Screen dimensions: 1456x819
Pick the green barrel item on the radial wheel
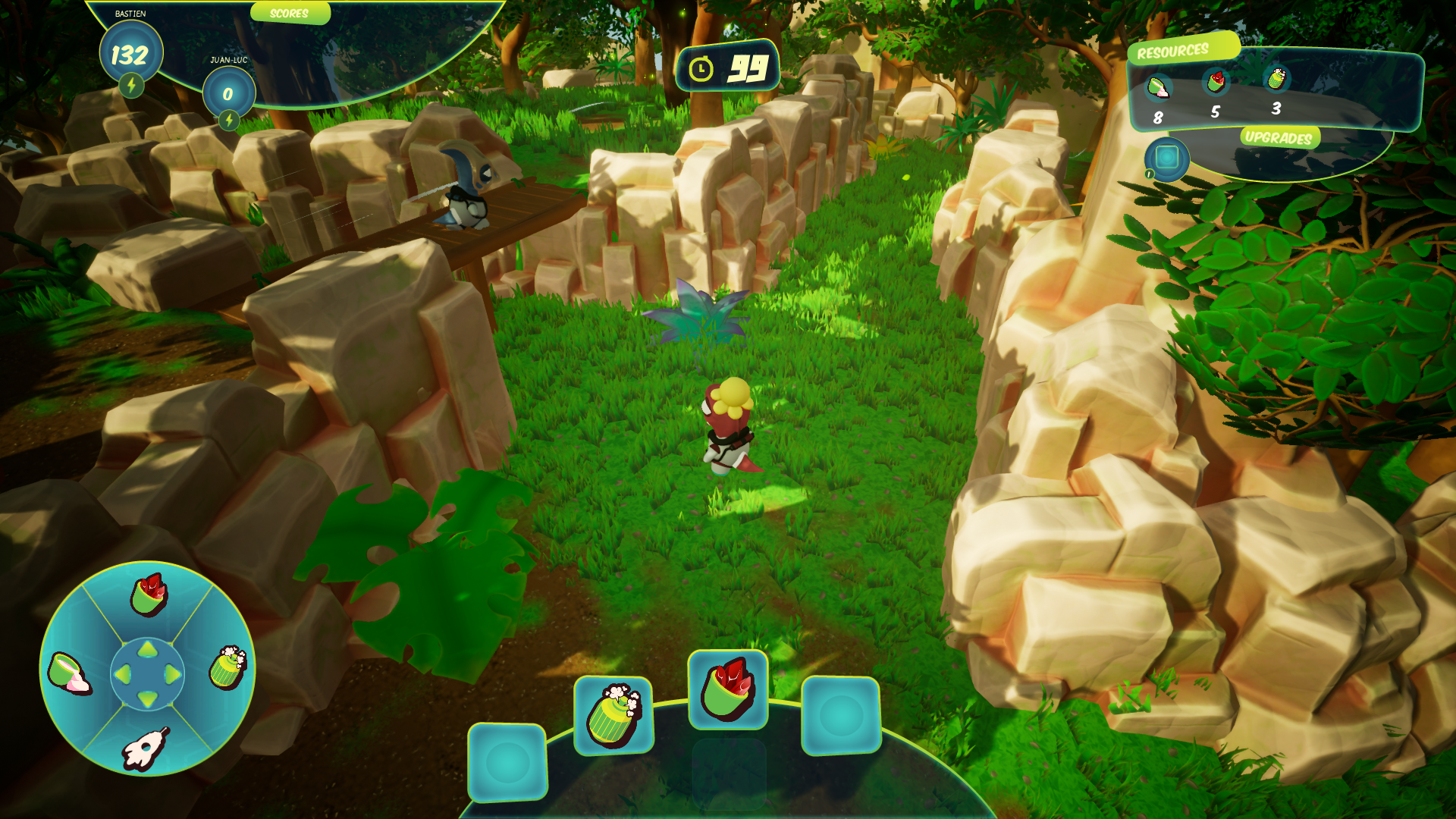227,667
